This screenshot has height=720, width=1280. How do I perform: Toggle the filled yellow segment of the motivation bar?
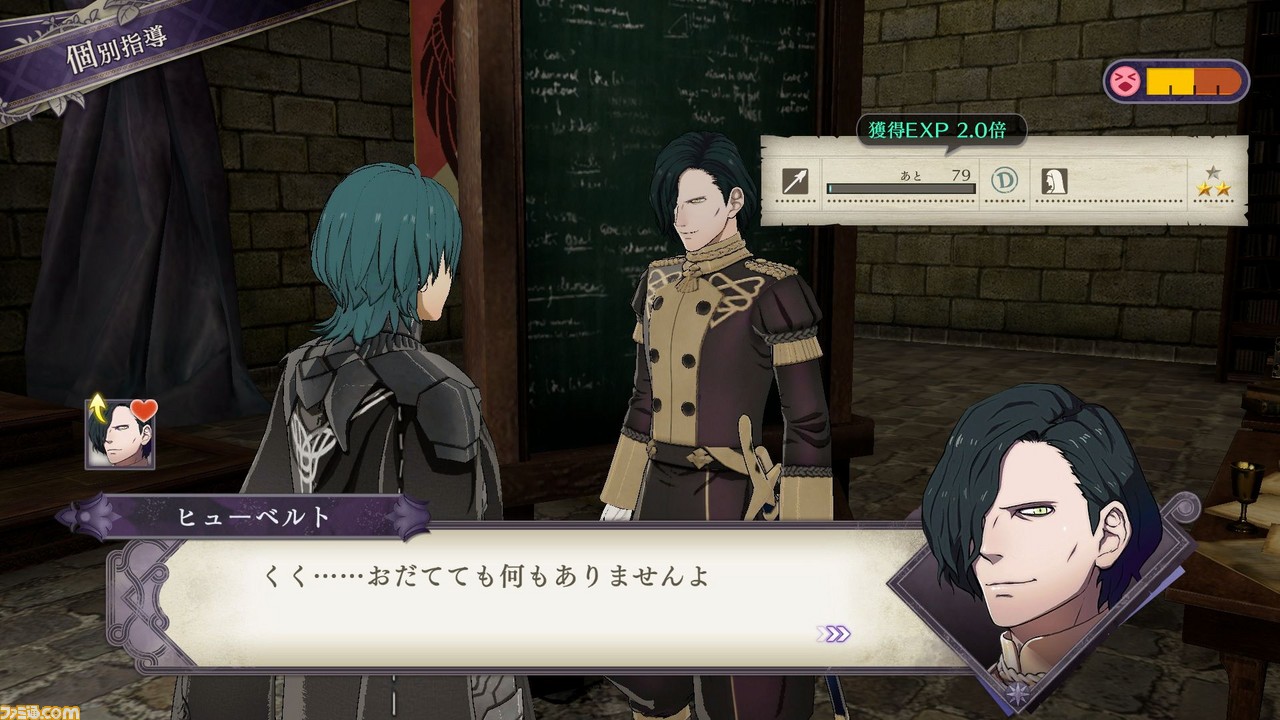(x=1169, y=81)
